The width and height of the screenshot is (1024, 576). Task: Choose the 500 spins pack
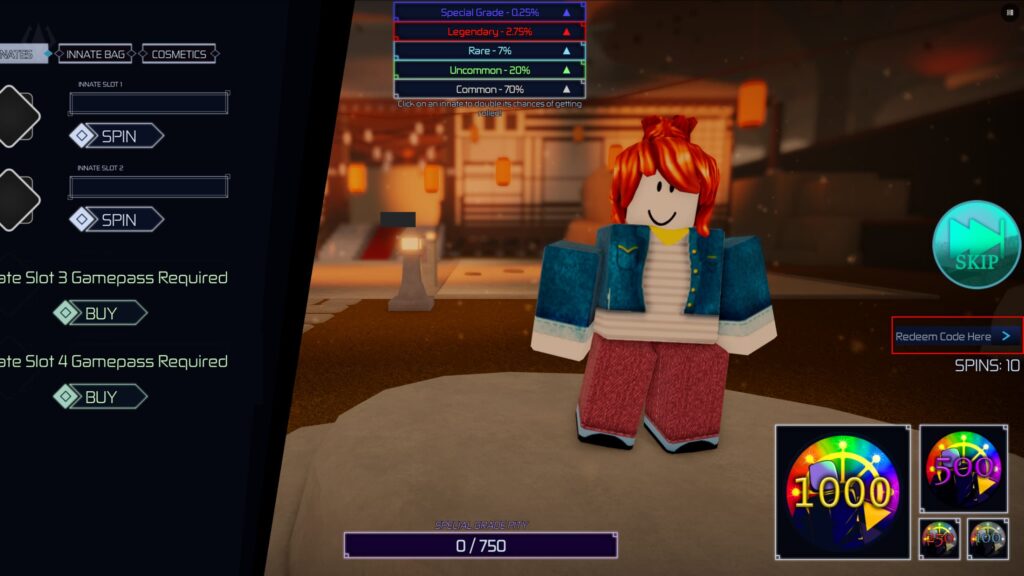(x=963, y=468)
